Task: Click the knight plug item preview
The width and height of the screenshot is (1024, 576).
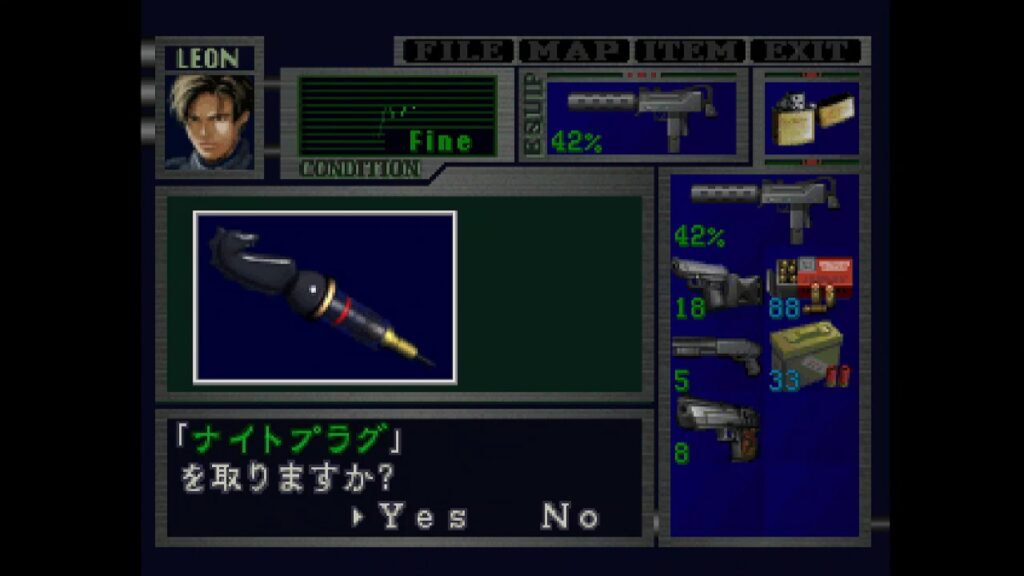Action: pos(325,297)
